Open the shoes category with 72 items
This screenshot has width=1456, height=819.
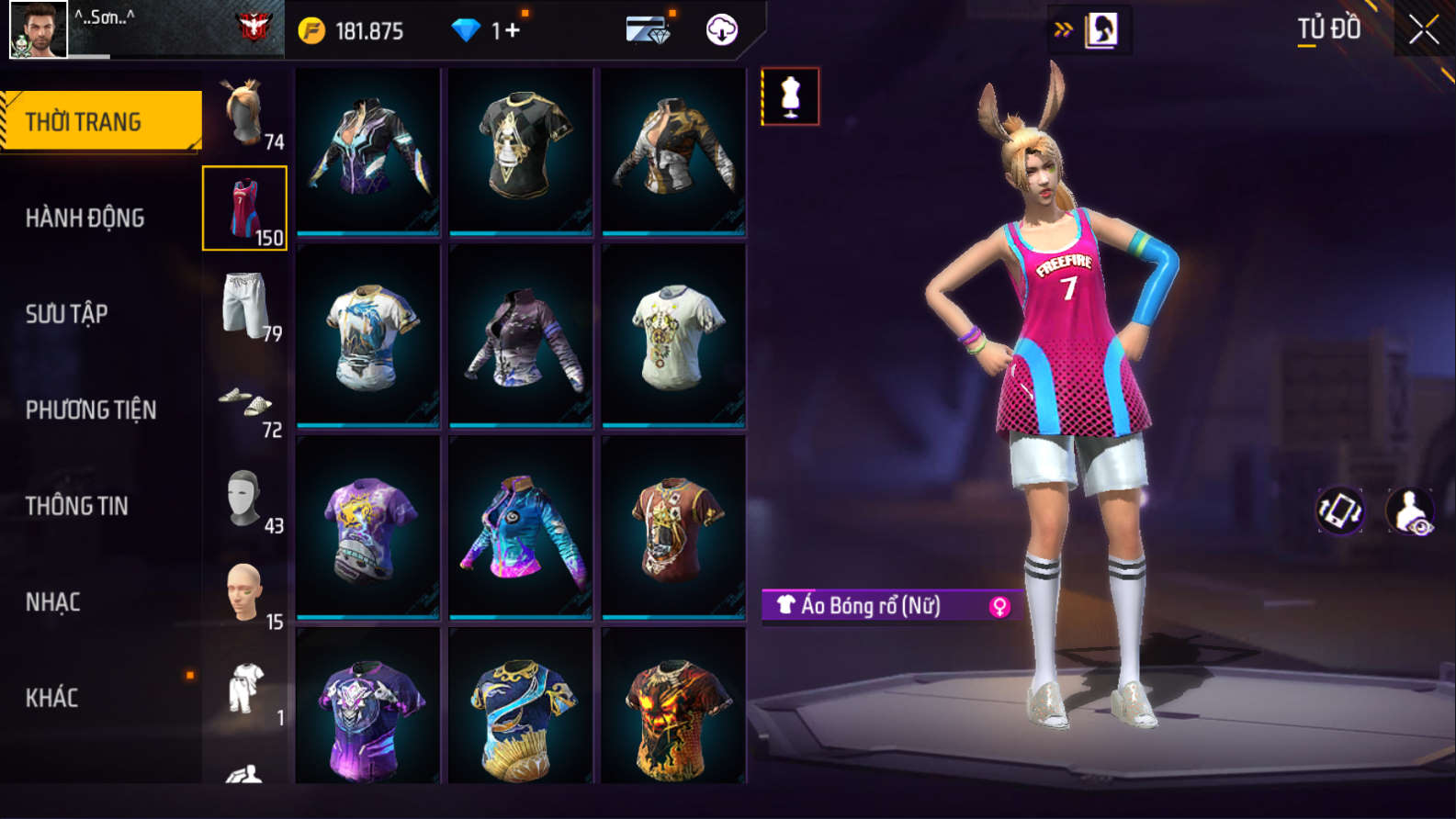click(x=244, y=402)
